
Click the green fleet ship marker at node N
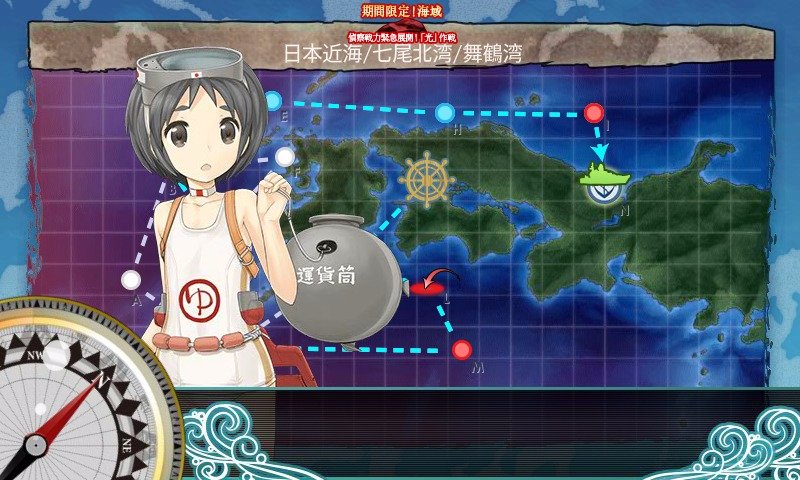tap(604, 177)
